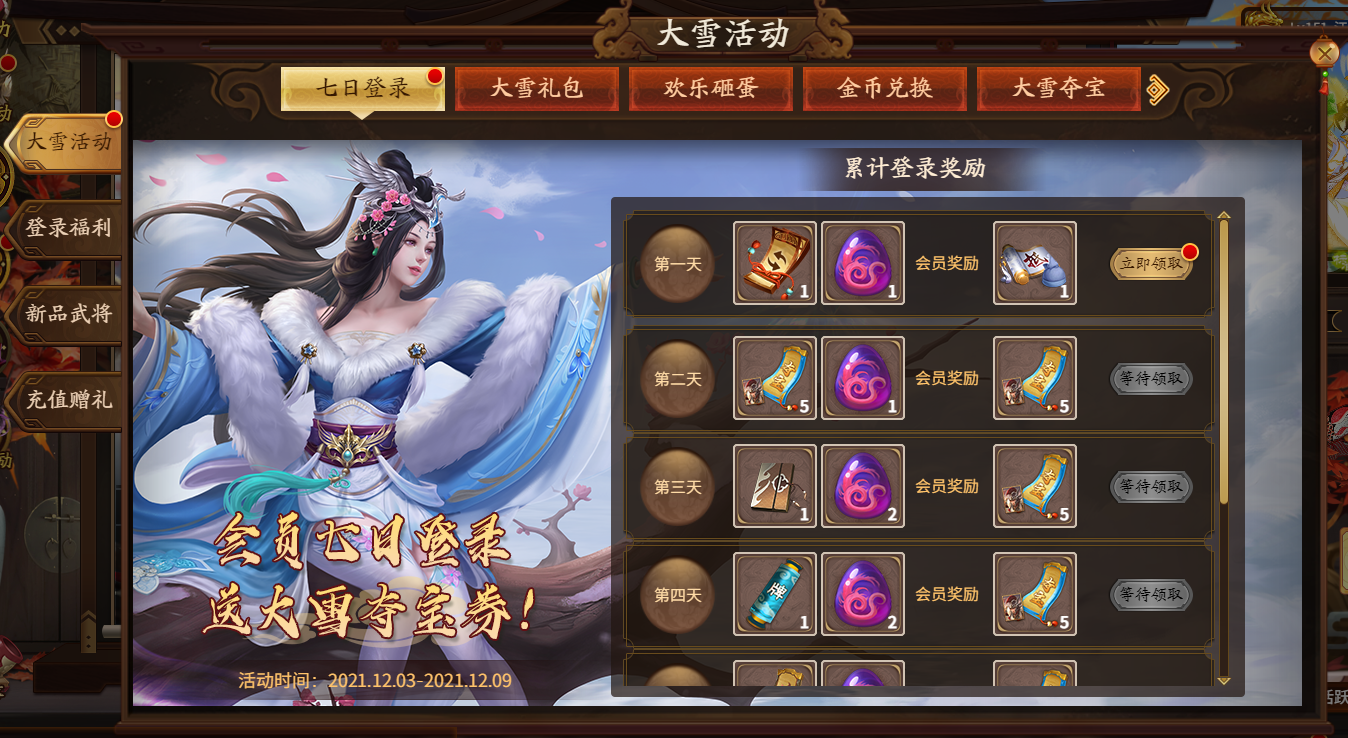Choose 新品武将 in the side menu
1348x738 pixels.
click(x=68, y=314)
